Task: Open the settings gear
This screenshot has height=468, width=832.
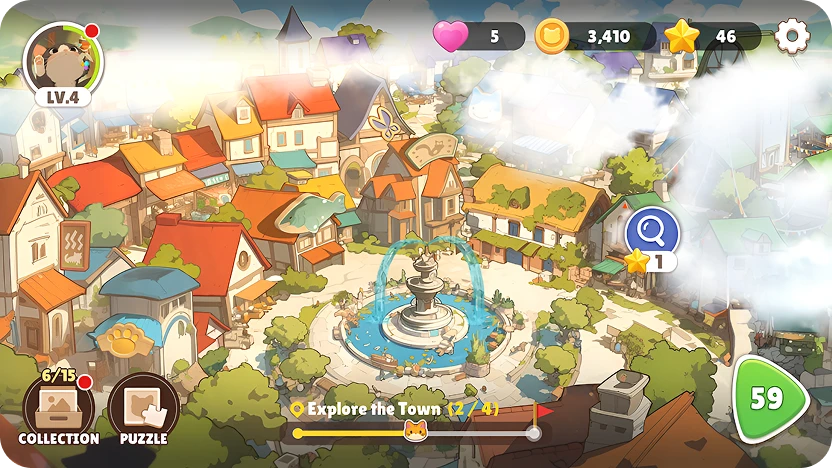Action: pos(792,37)
